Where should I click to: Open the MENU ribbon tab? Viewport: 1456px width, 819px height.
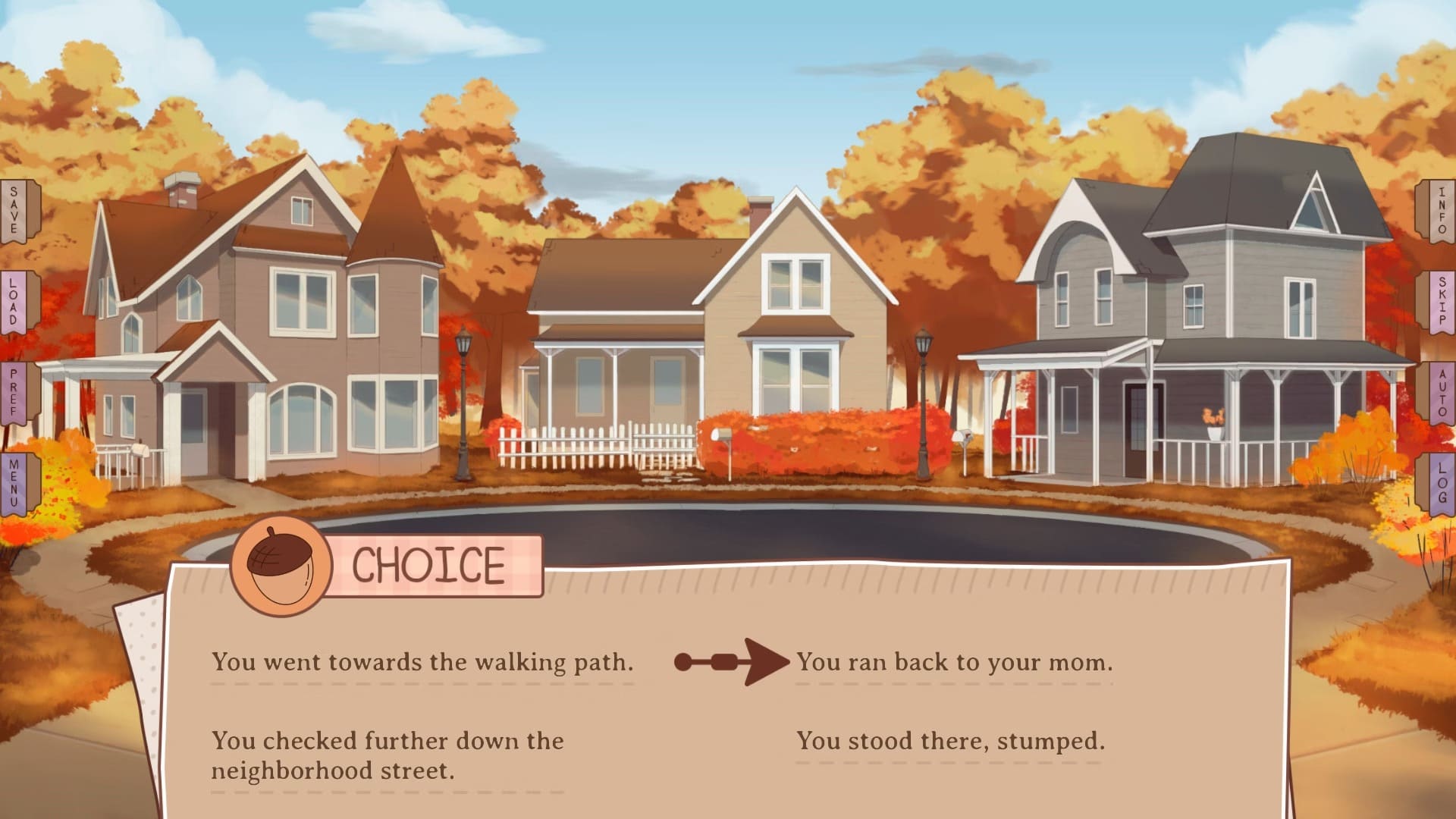[x=14, y=484]
